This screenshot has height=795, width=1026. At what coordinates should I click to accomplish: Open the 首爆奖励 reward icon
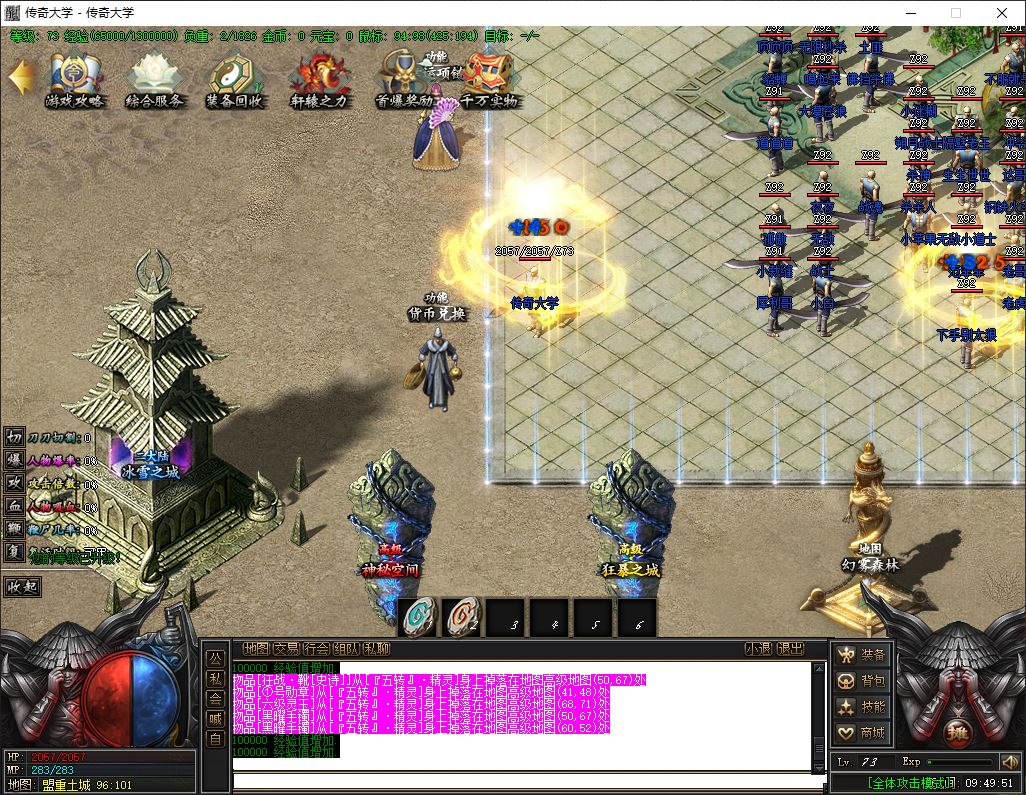tap(403, 79)
